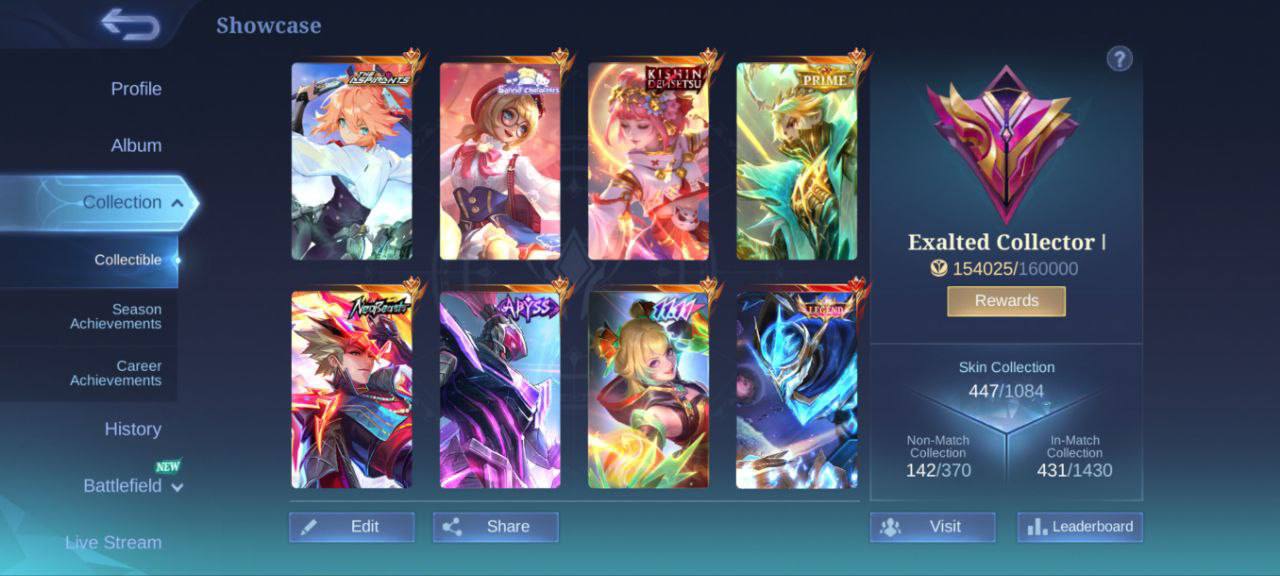The image size is (1280, 576).
Task: Edit the skin showcase
Action: [x=352, y=527]
